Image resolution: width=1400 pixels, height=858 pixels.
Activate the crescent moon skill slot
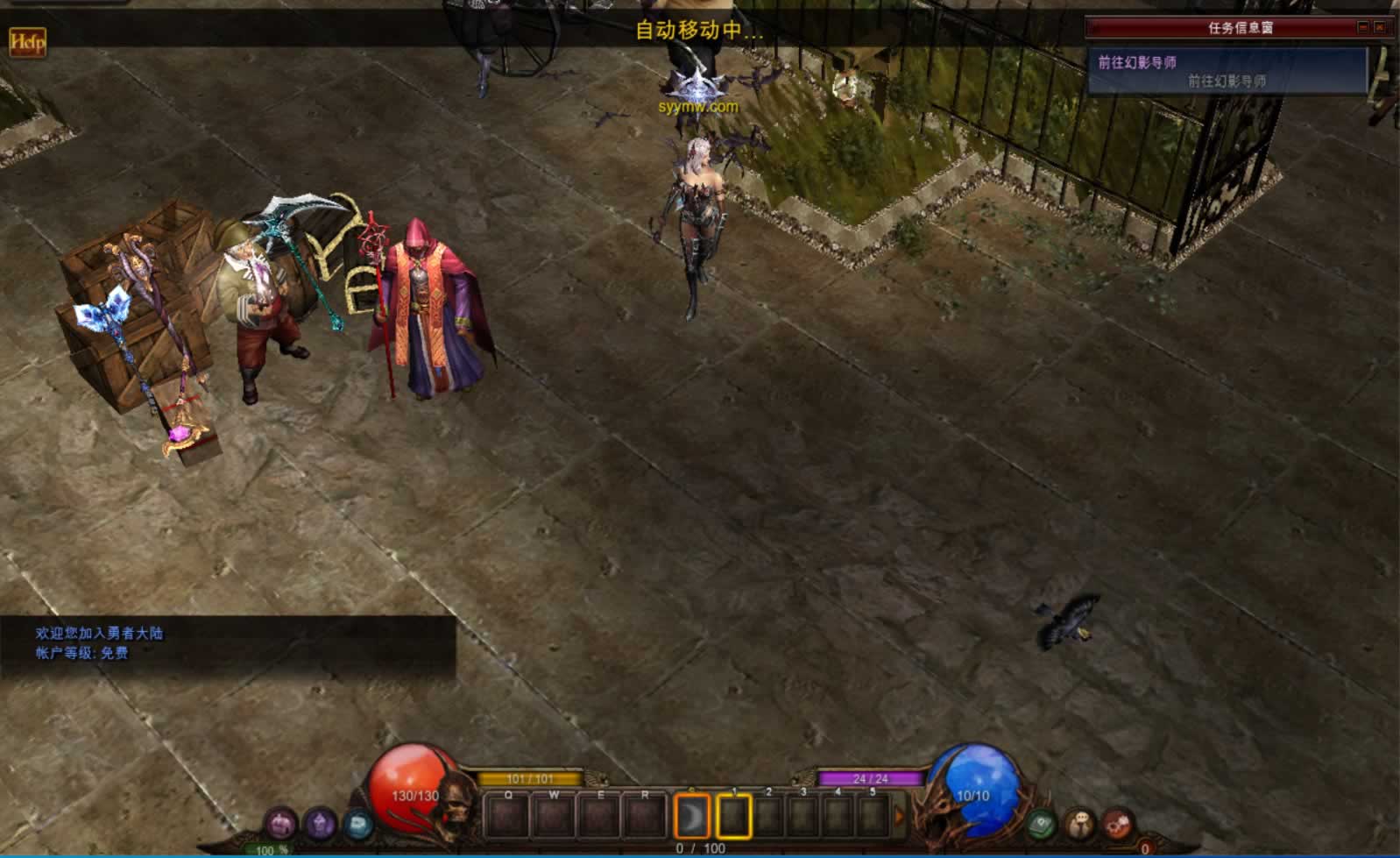pyautogui.click(x=692, y=817)
